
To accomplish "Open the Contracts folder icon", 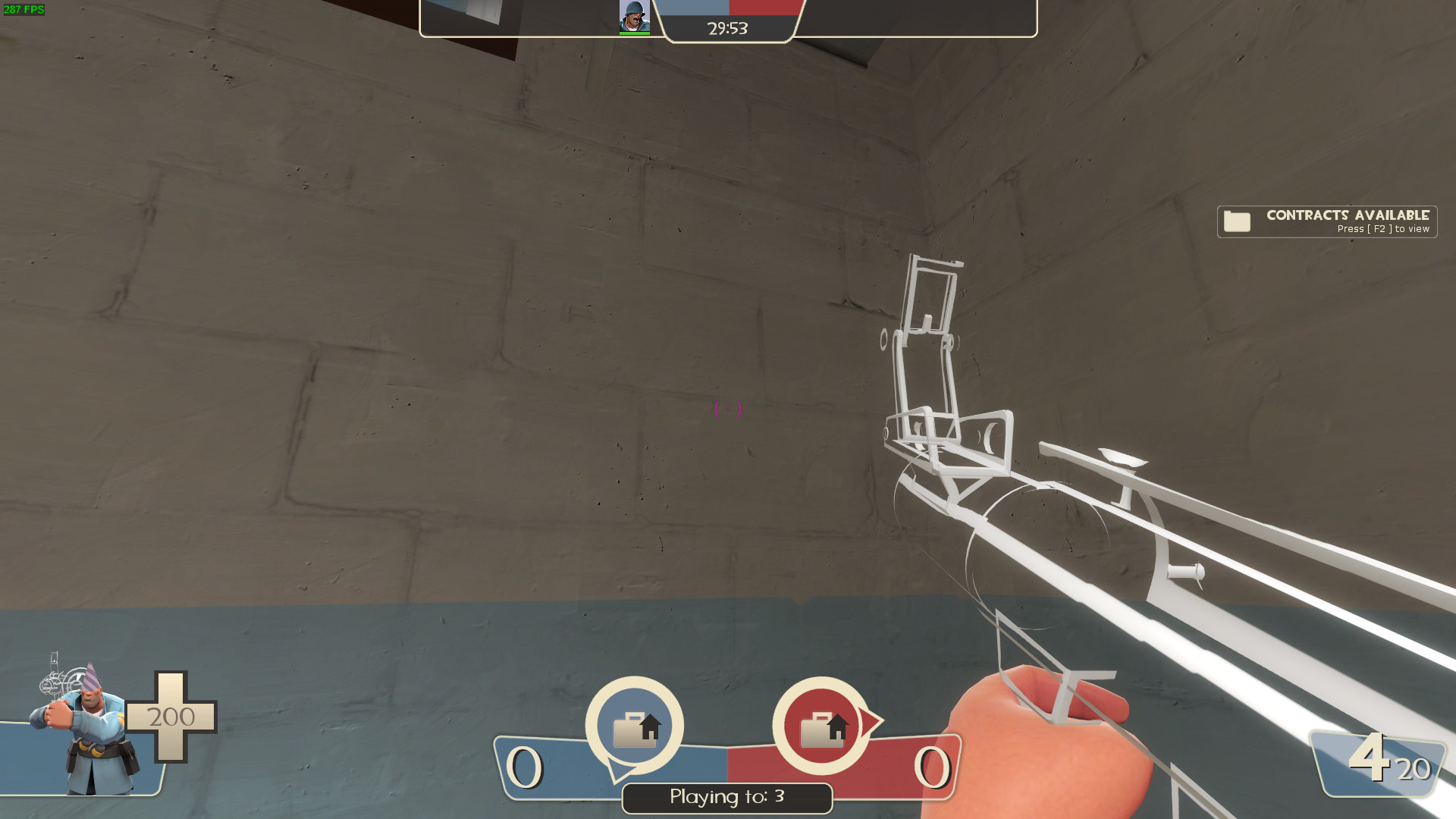I will 1238,221.
